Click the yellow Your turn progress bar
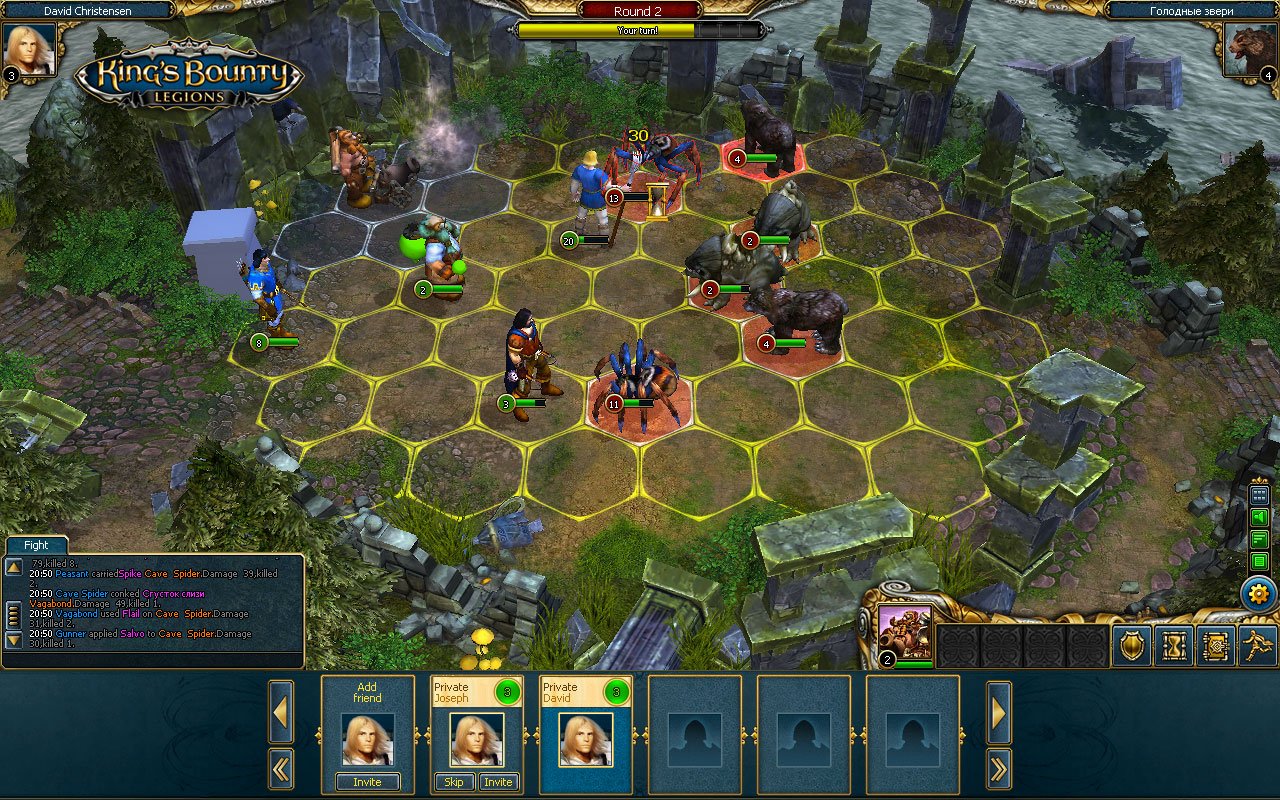This screenshot has width=1280, height=800. (x=638, y=31)
